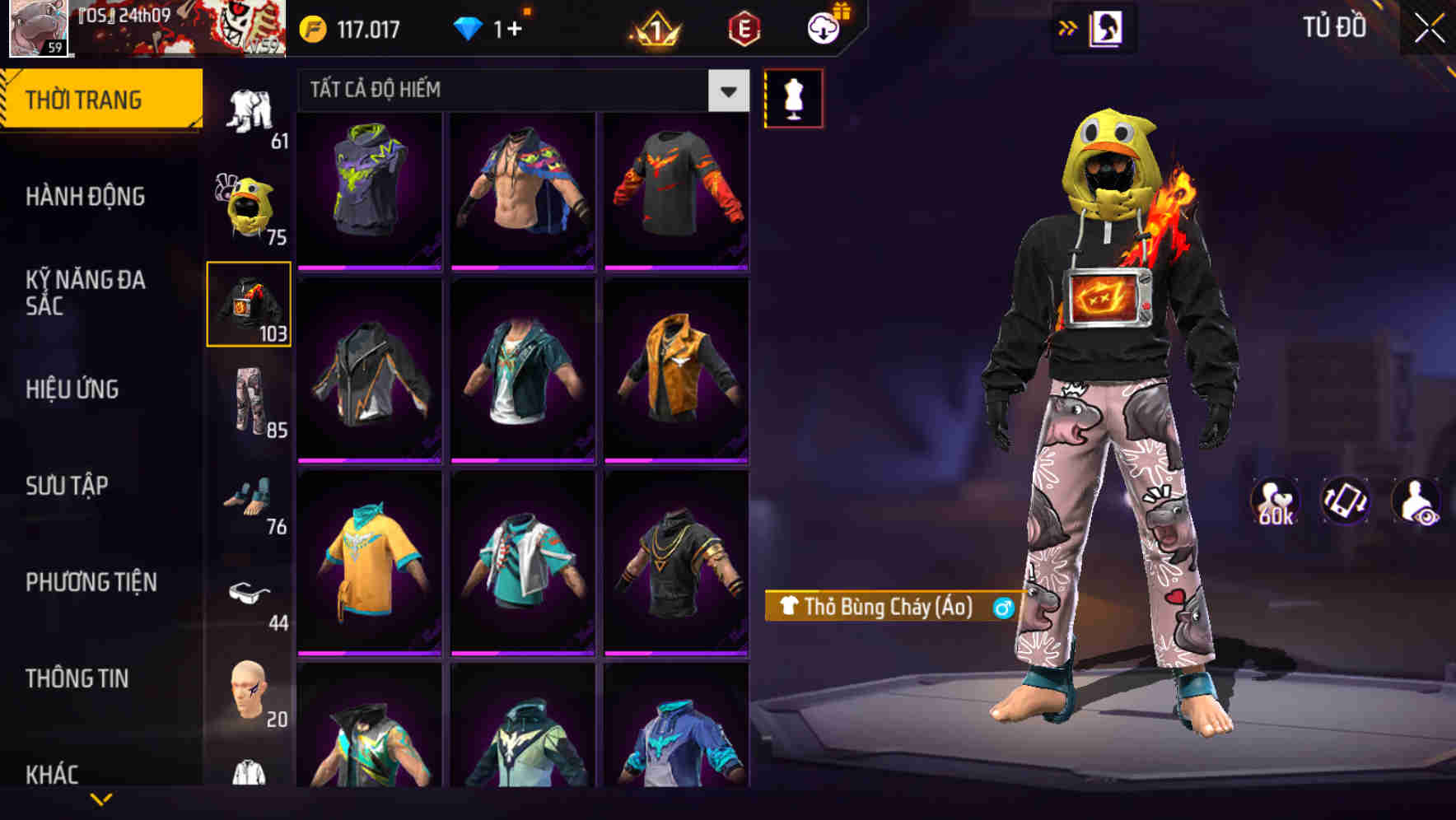Toggle the male gender symbol on item label
Image resolution: width=1456 pixels, height=820 pixels.
point(1001,610)
